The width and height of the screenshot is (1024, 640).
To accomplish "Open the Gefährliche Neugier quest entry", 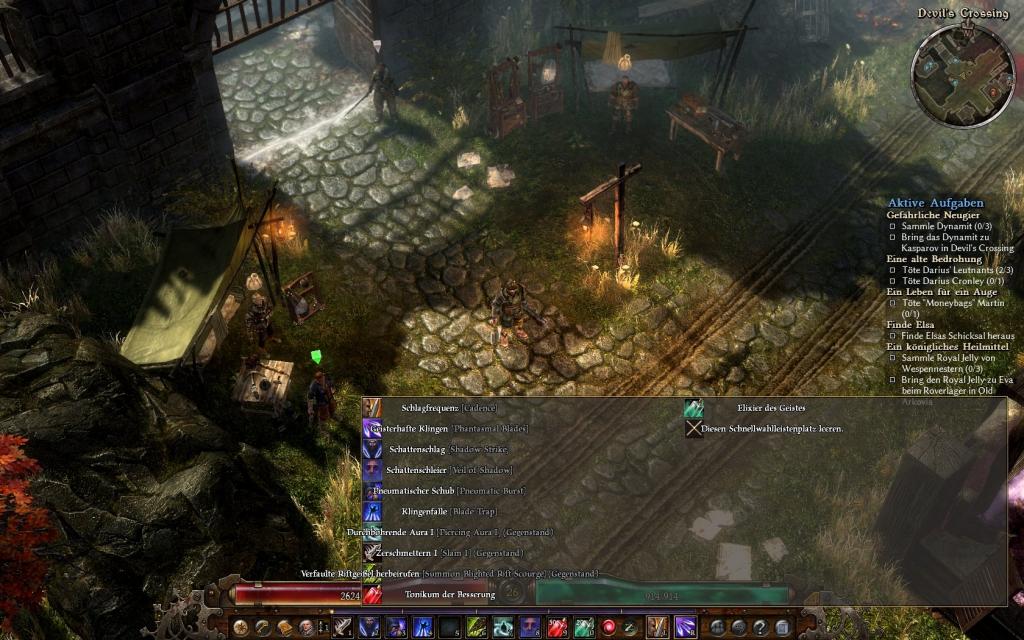I will (x=932, y=215).
